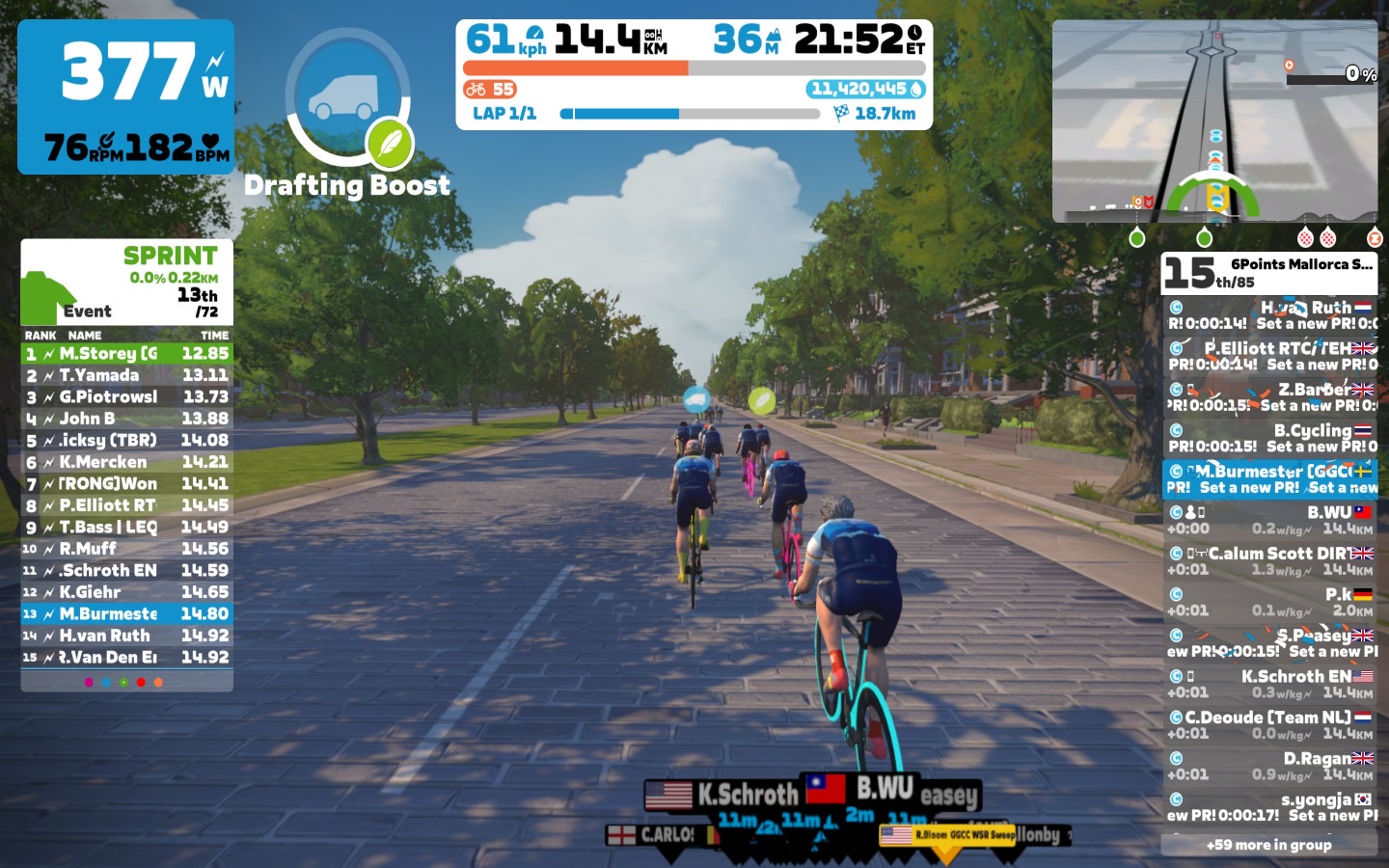Image resolution: width=1389 pixels, height=868 pixels.
Task: Click the green feather power-up badge
Action: coord(390,144)
